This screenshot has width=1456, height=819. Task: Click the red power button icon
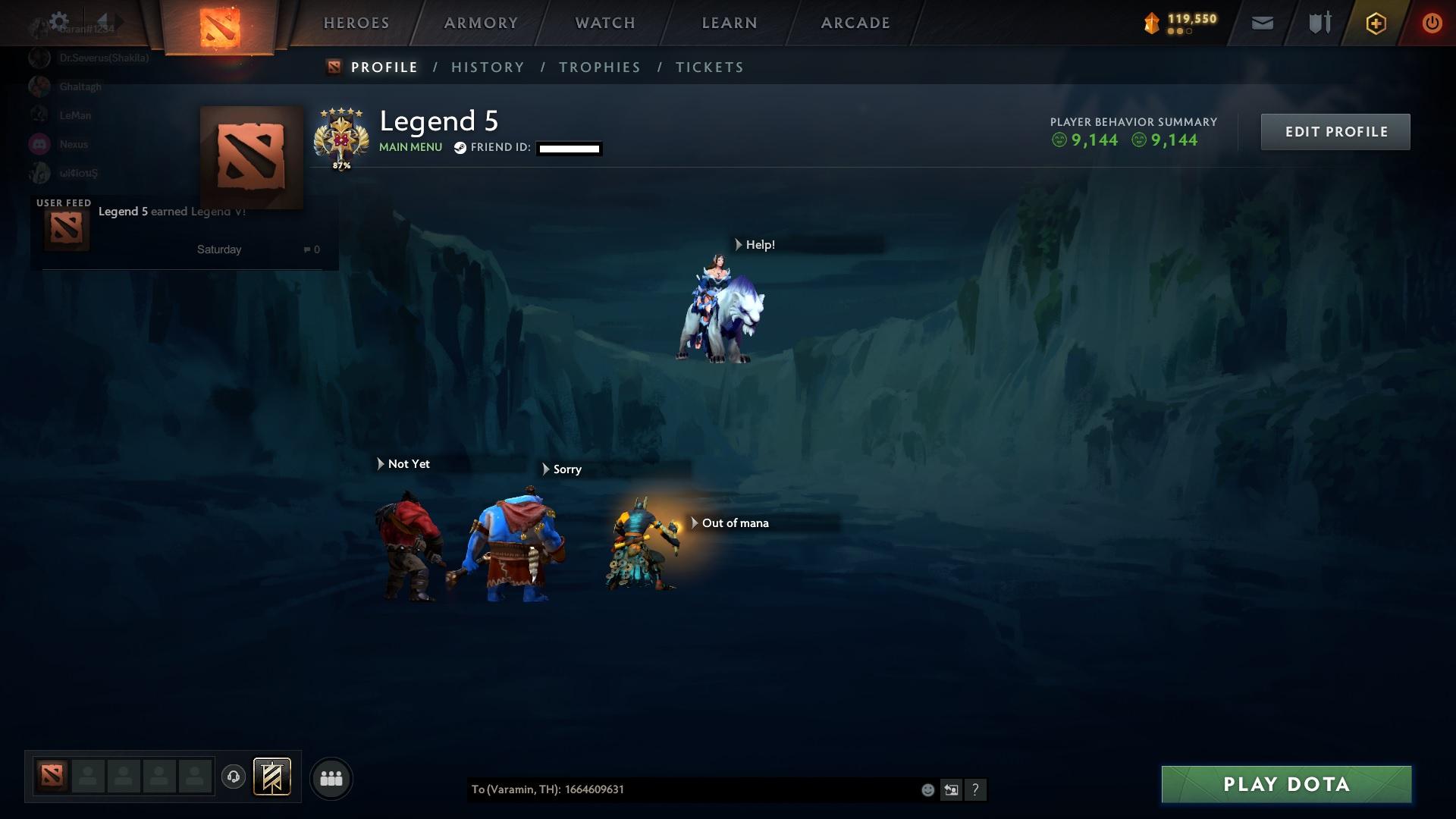click(x=1432, y=23)
